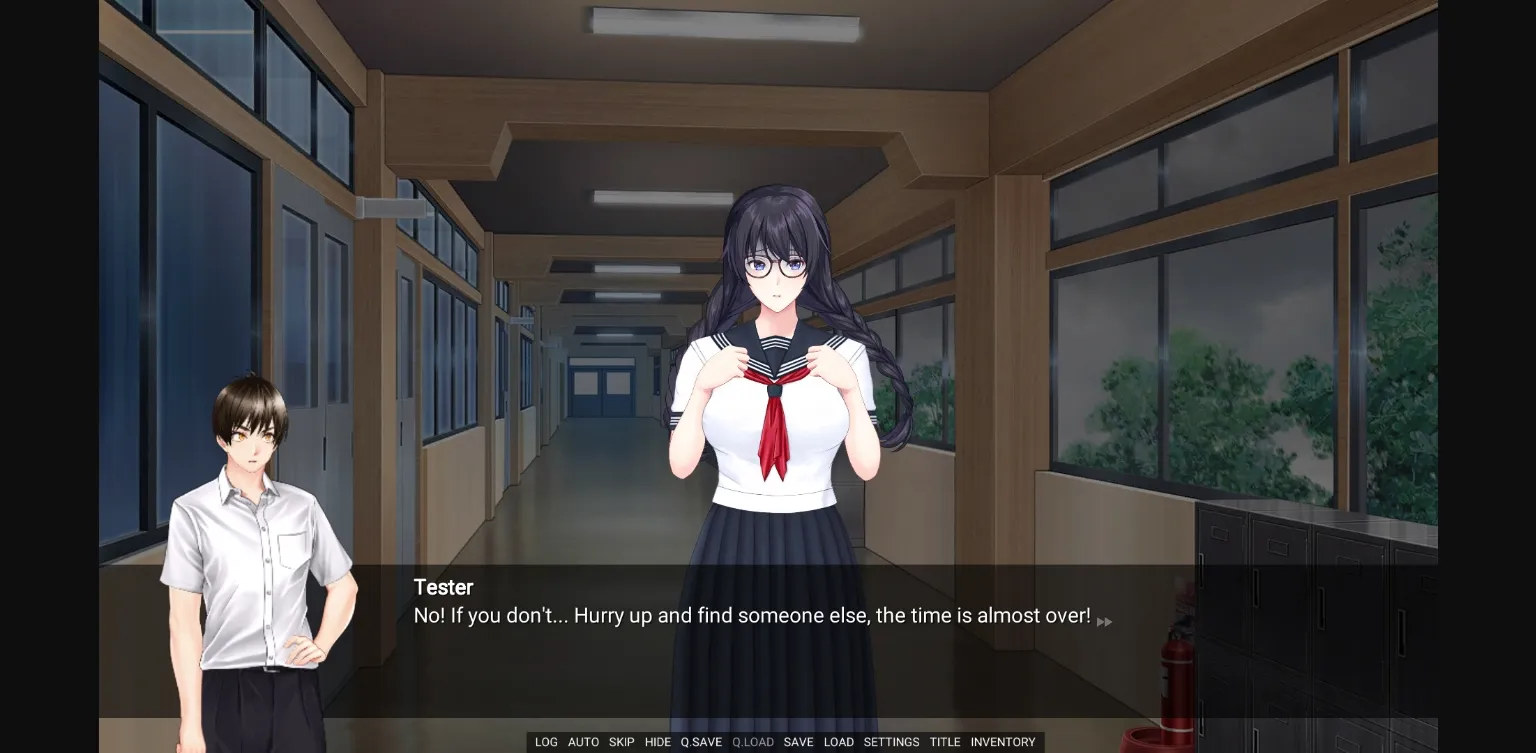Activate SKIP mode to fast-forward text
Viewport: 1536px width, 753px height.
621,742
